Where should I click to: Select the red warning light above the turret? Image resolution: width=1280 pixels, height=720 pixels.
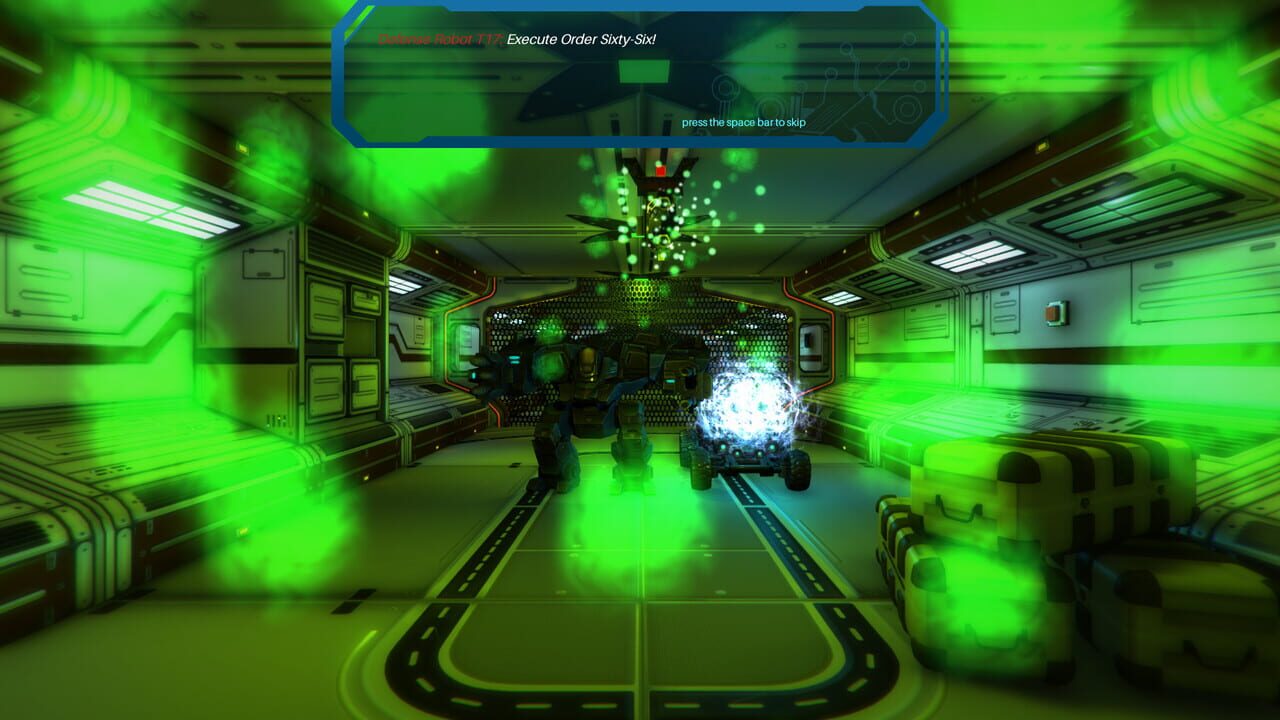[660, 170]
